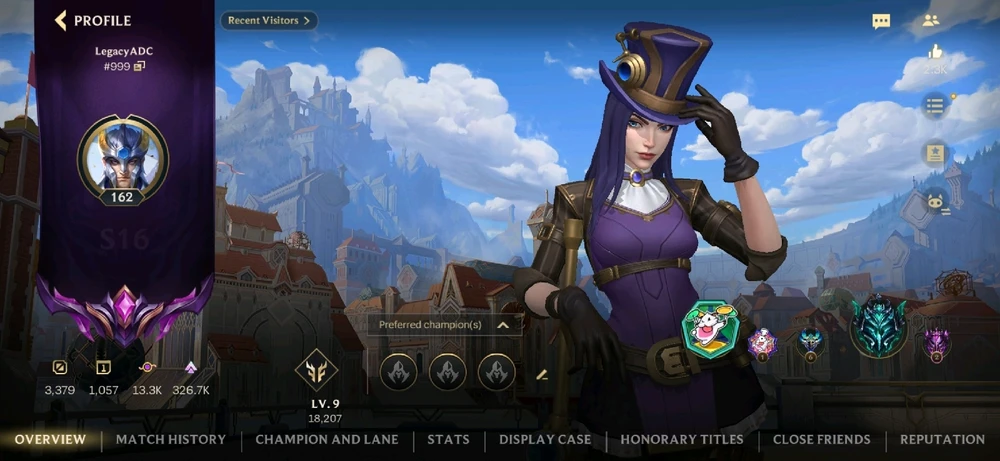1000x461 pixels.
Task: Click the poro face switch icon
Action: (934, 199)
